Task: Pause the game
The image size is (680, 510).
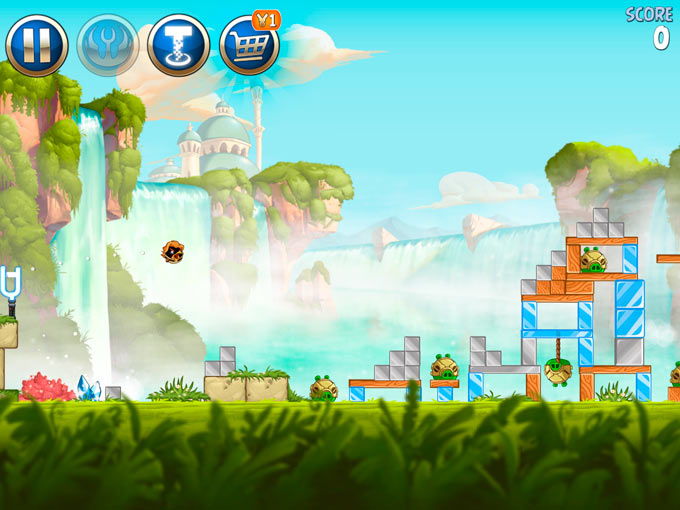Action: point(37,45)
